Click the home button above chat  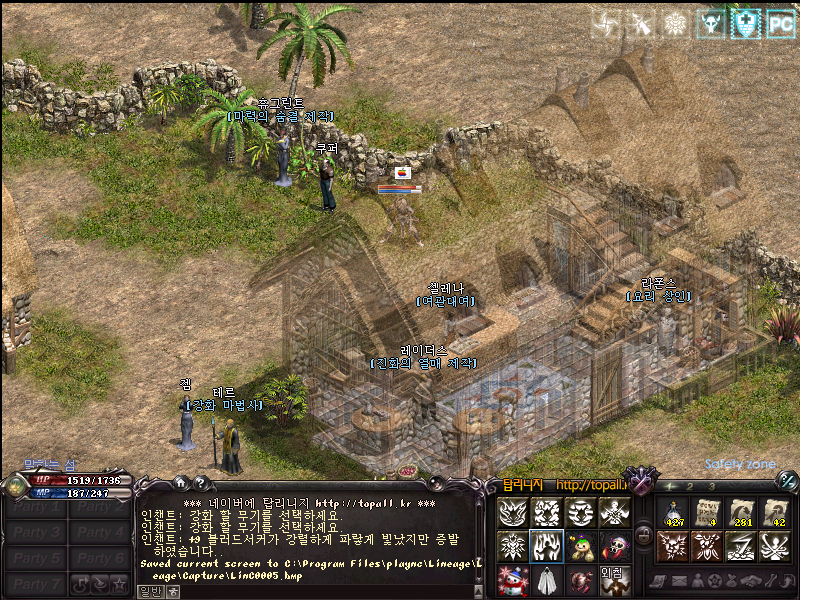pyautogui.click(x=180, y=483)
